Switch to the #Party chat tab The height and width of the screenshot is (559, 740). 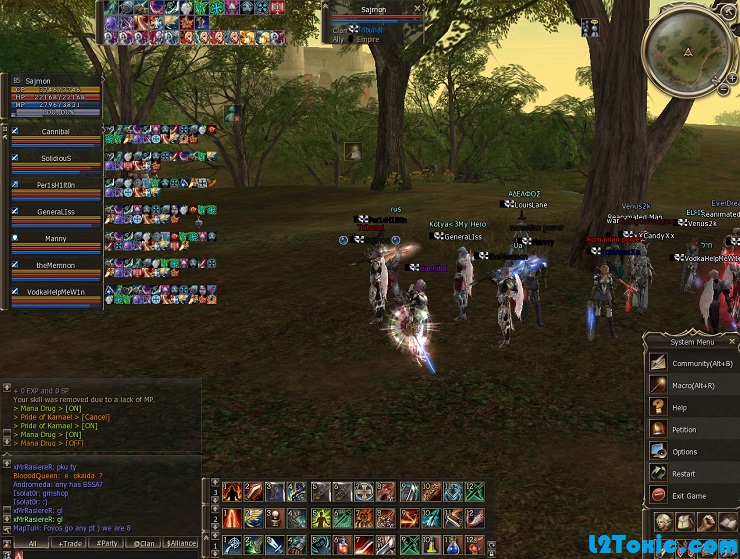pyautogui.click(x=106, y=543)
